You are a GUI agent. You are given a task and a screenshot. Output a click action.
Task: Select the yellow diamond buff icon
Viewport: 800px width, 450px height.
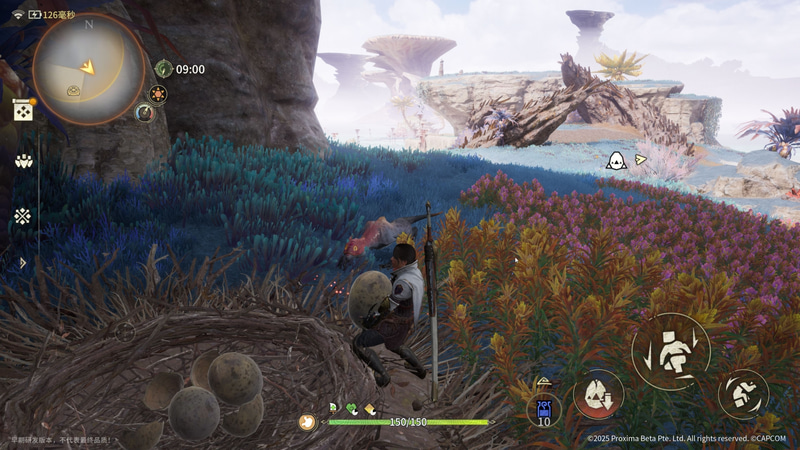(369, 408)
